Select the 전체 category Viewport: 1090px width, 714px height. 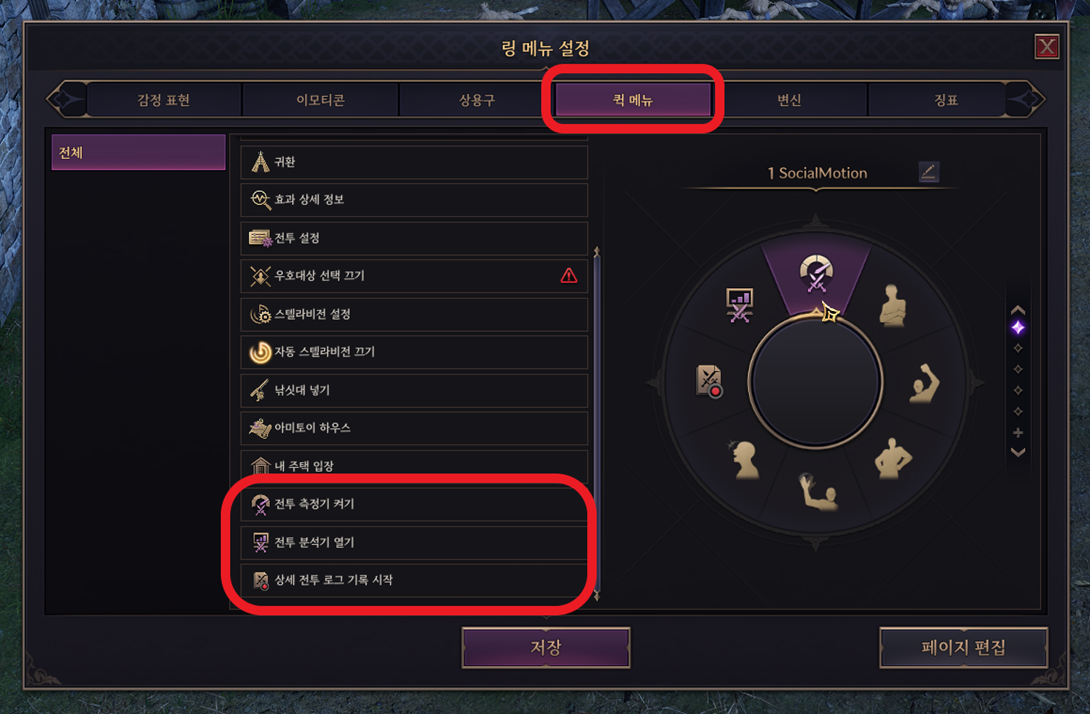pyautogui.click(x=138, y=153)
